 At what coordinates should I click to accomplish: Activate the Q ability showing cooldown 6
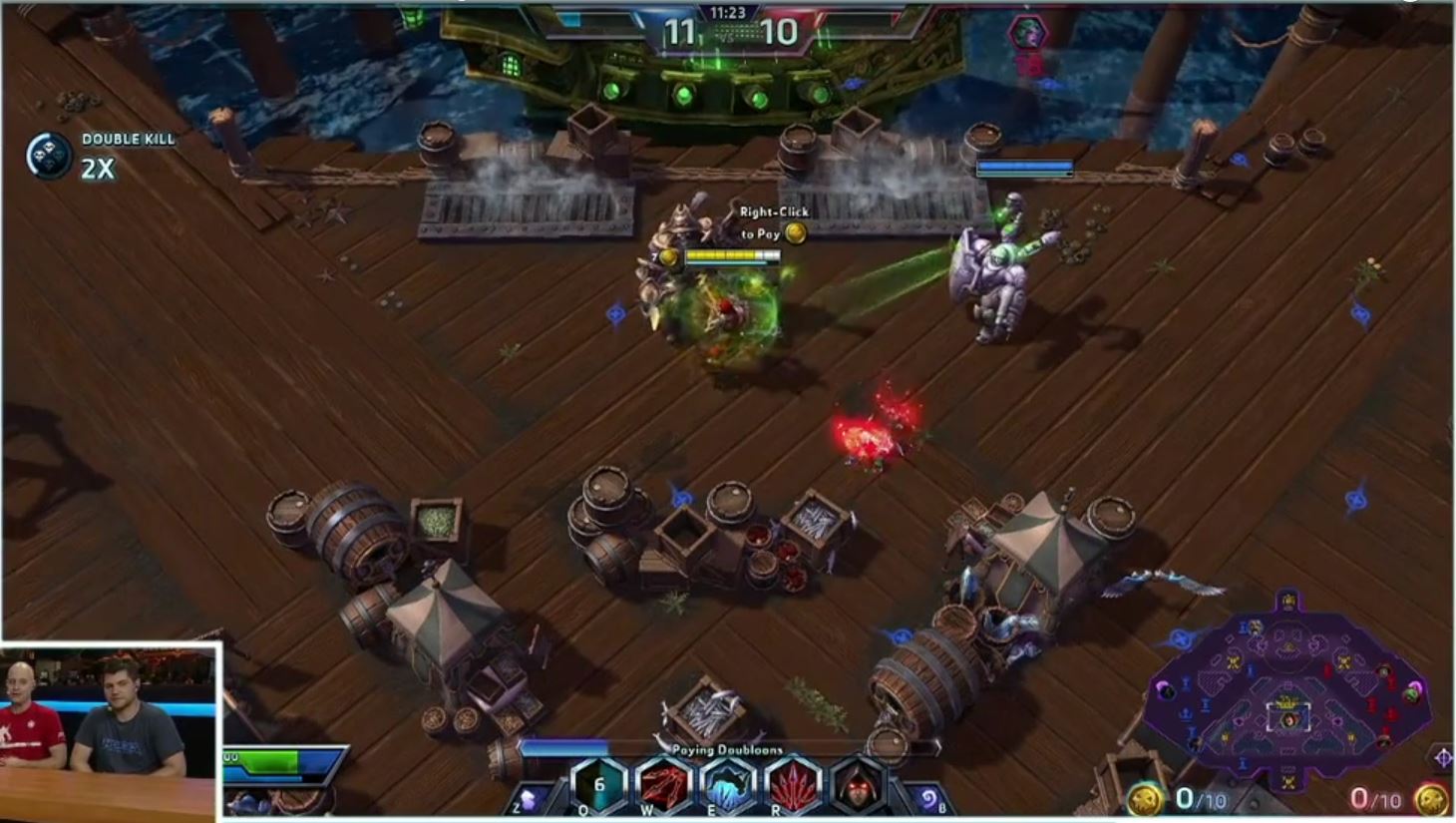click(x=598, y=785)
